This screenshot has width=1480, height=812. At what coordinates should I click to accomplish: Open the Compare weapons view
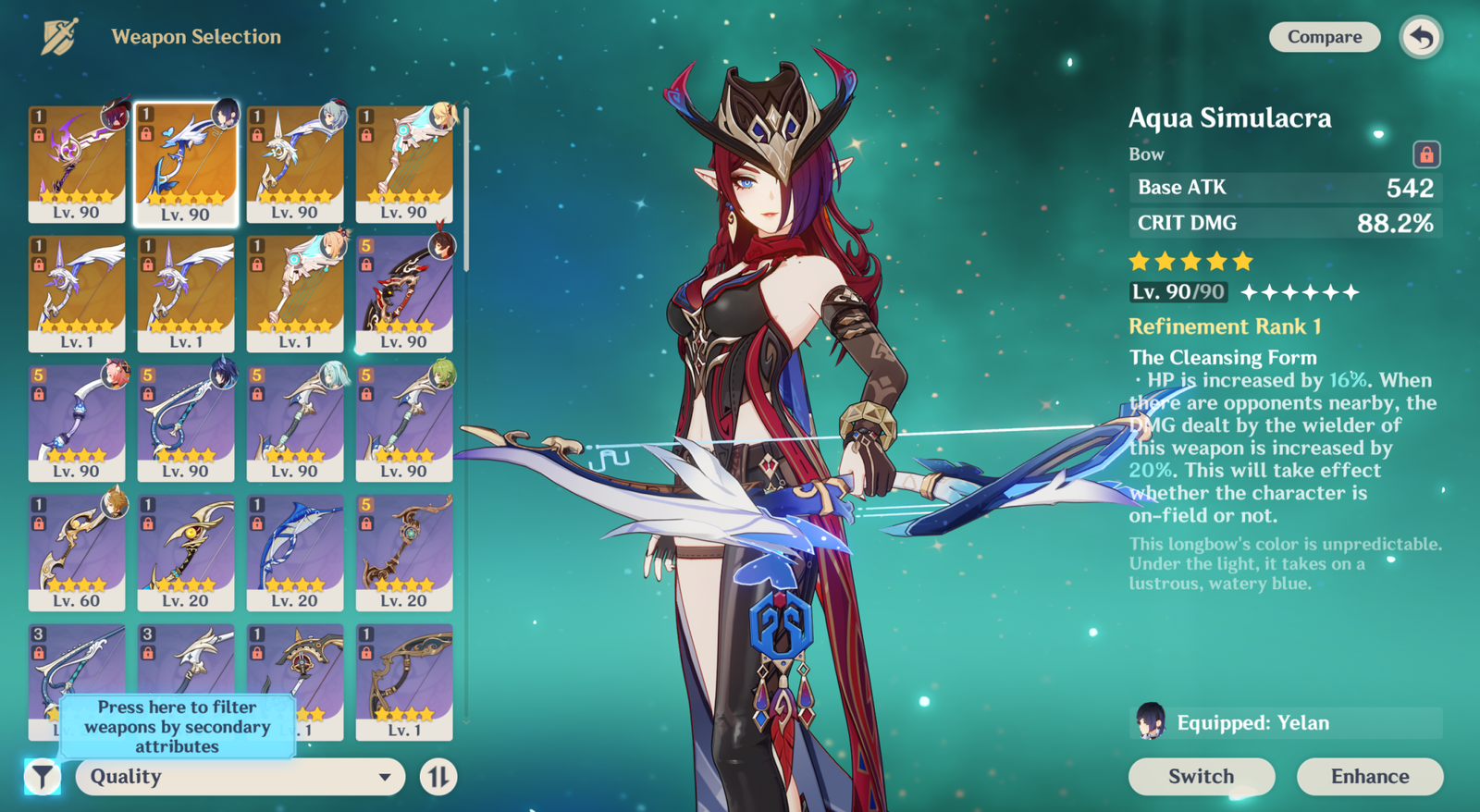(1324, 37)
